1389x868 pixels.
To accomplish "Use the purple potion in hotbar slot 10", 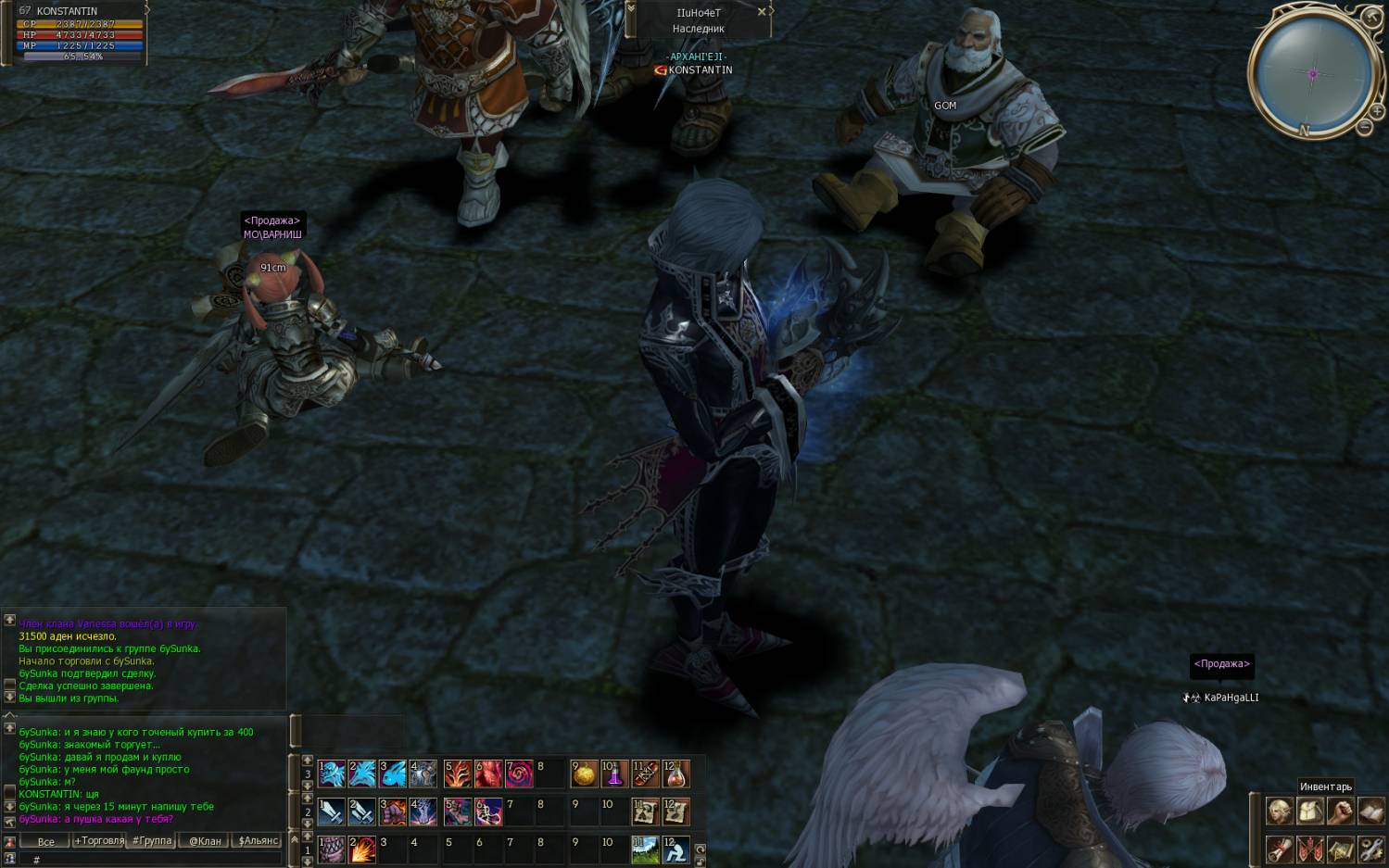I will tap(614, 773).
